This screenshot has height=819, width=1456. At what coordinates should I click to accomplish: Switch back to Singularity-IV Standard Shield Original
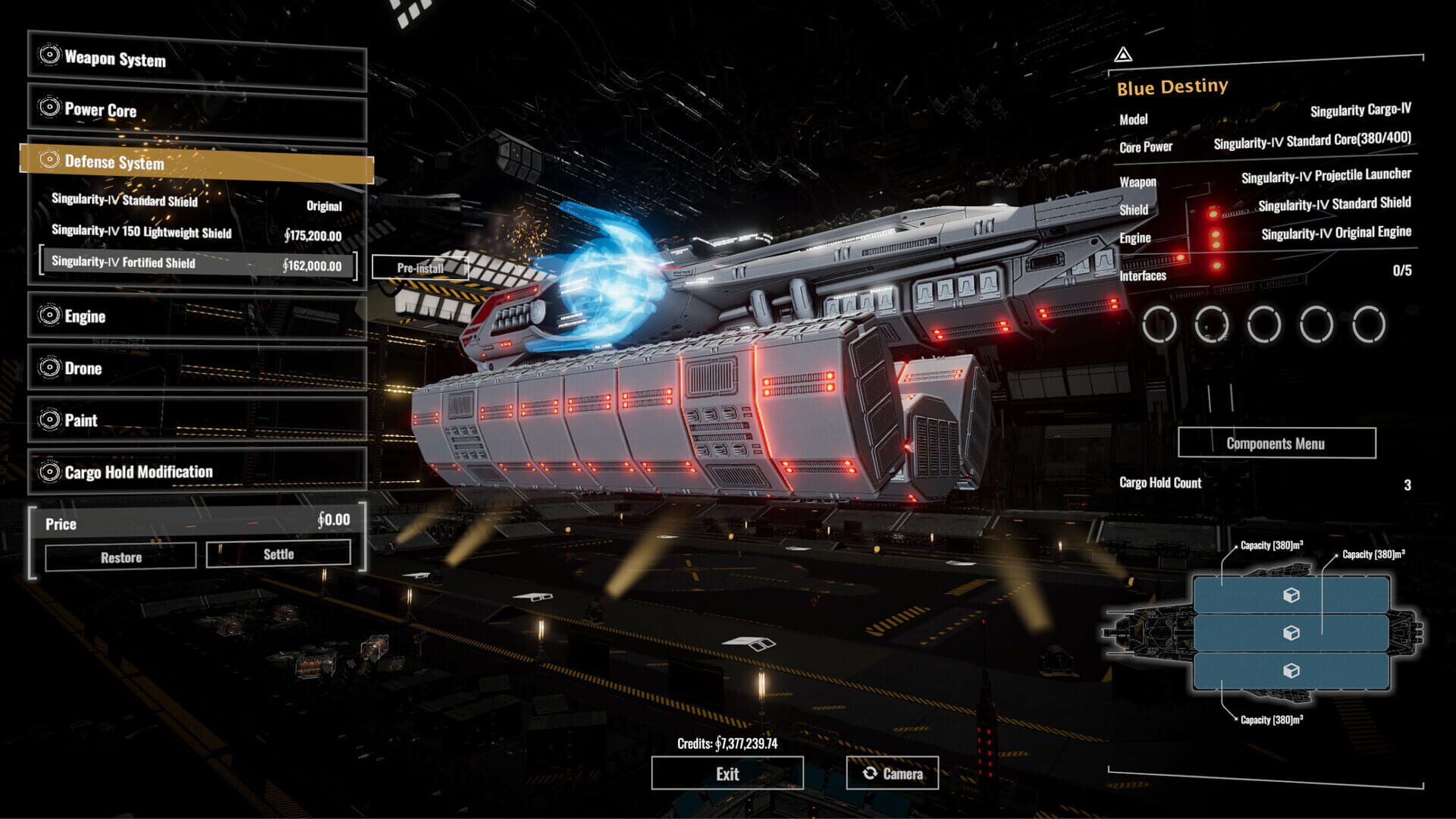(x=197, y=206)
